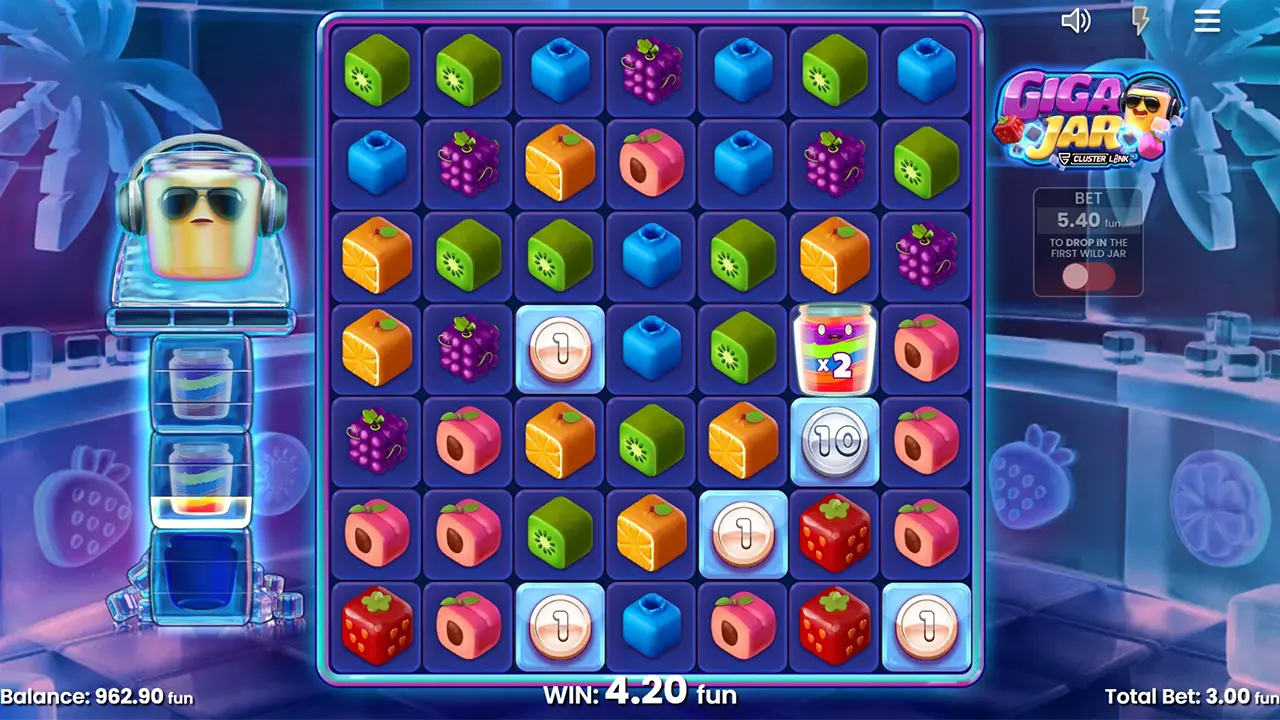Mute the game sound via speaker icon
Viewport: 1280px width, 720px height.
[1075, 21]
